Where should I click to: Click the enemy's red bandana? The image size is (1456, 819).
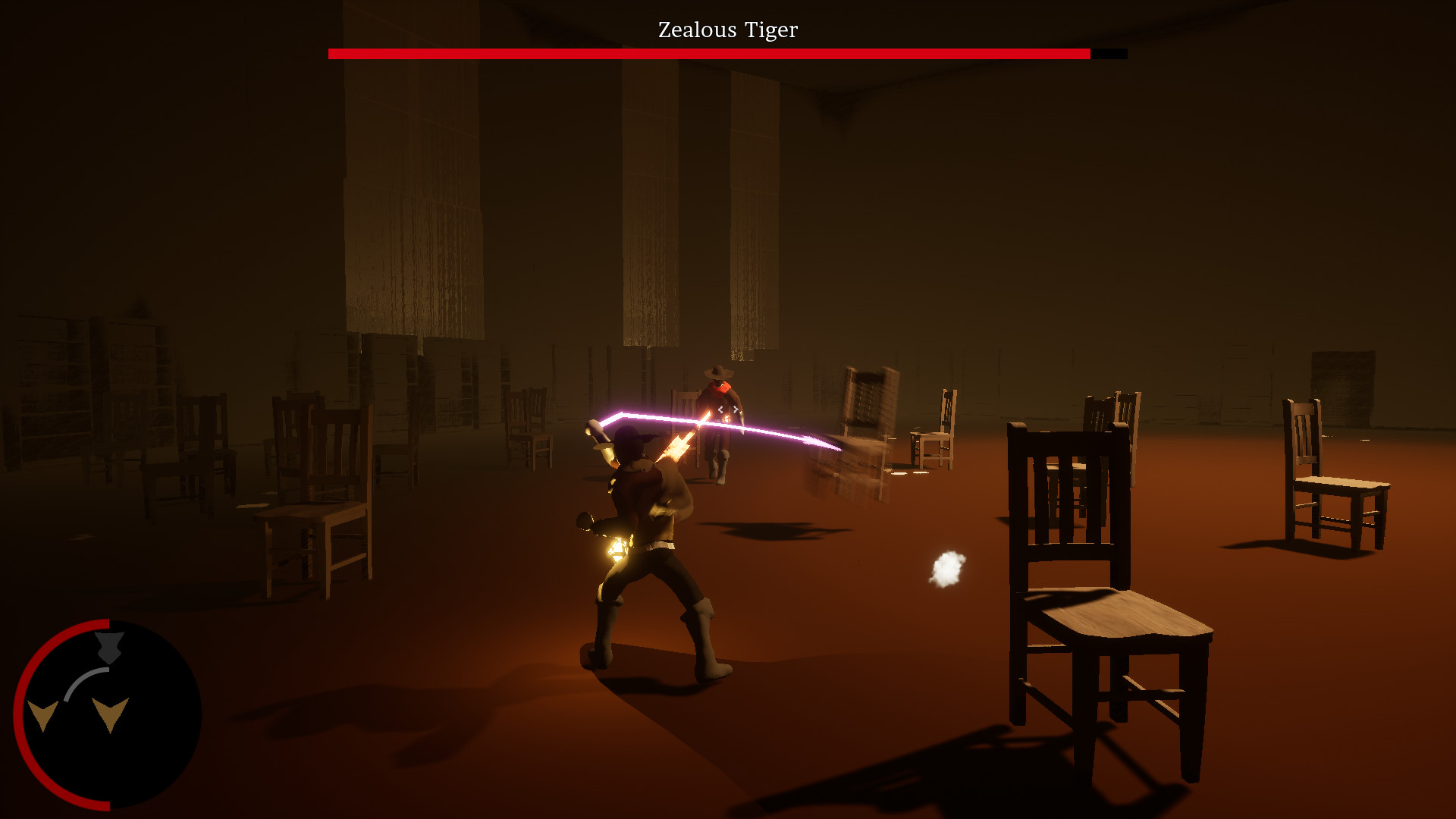719,388
